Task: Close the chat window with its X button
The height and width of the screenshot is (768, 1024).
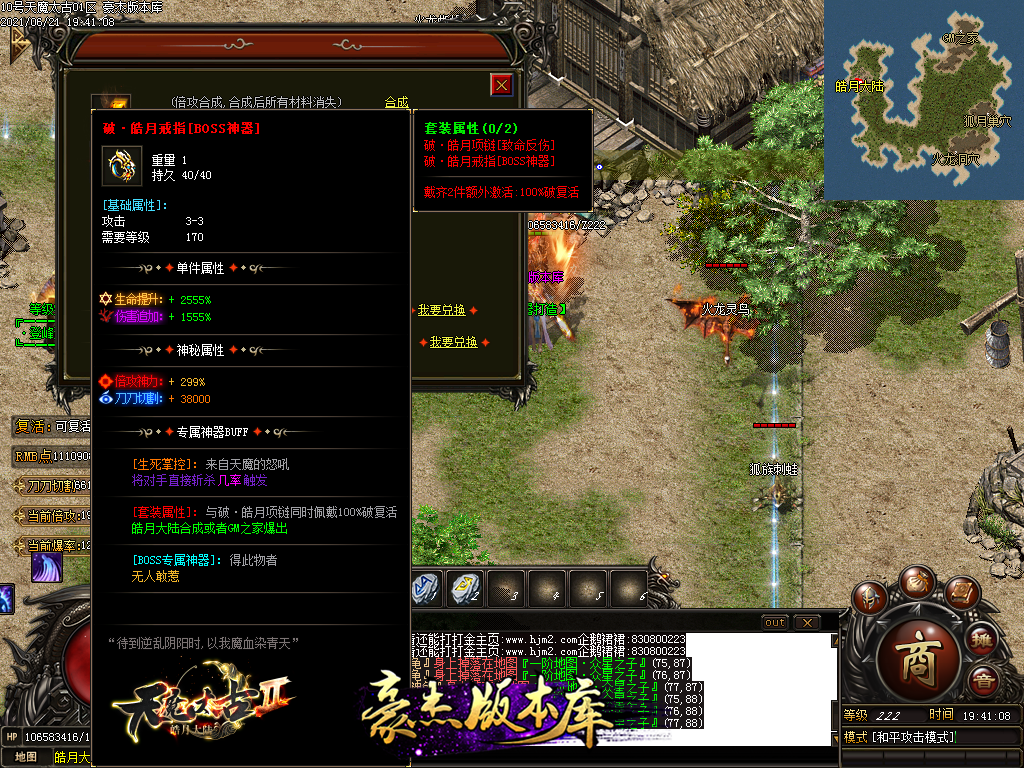Action: pyautogui.click(x=806, y=622)
